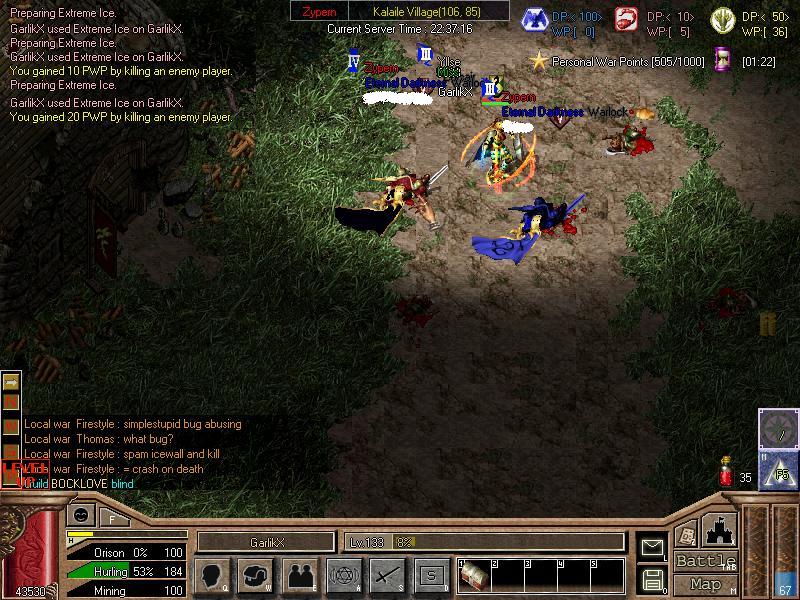Click the arrow button atop the chat filter column
Viewport: 800px width, 600px height.
click(x=11, y=382)
